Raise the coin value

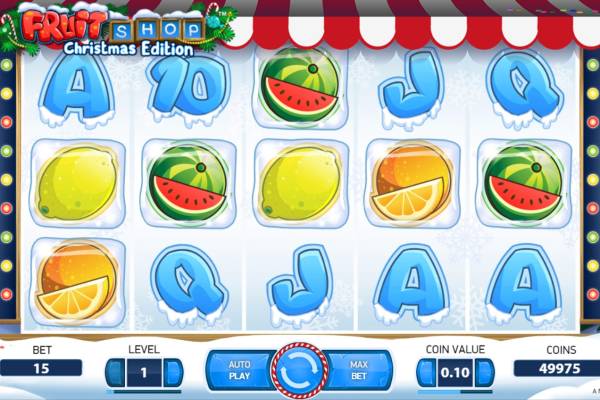(x=487, y=372)
